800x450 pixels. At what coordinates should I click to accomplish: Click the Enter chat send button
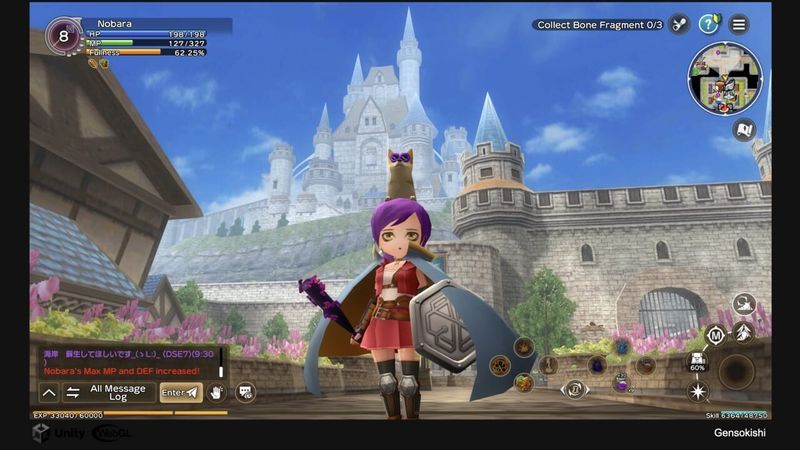click(x=181, y=393)
